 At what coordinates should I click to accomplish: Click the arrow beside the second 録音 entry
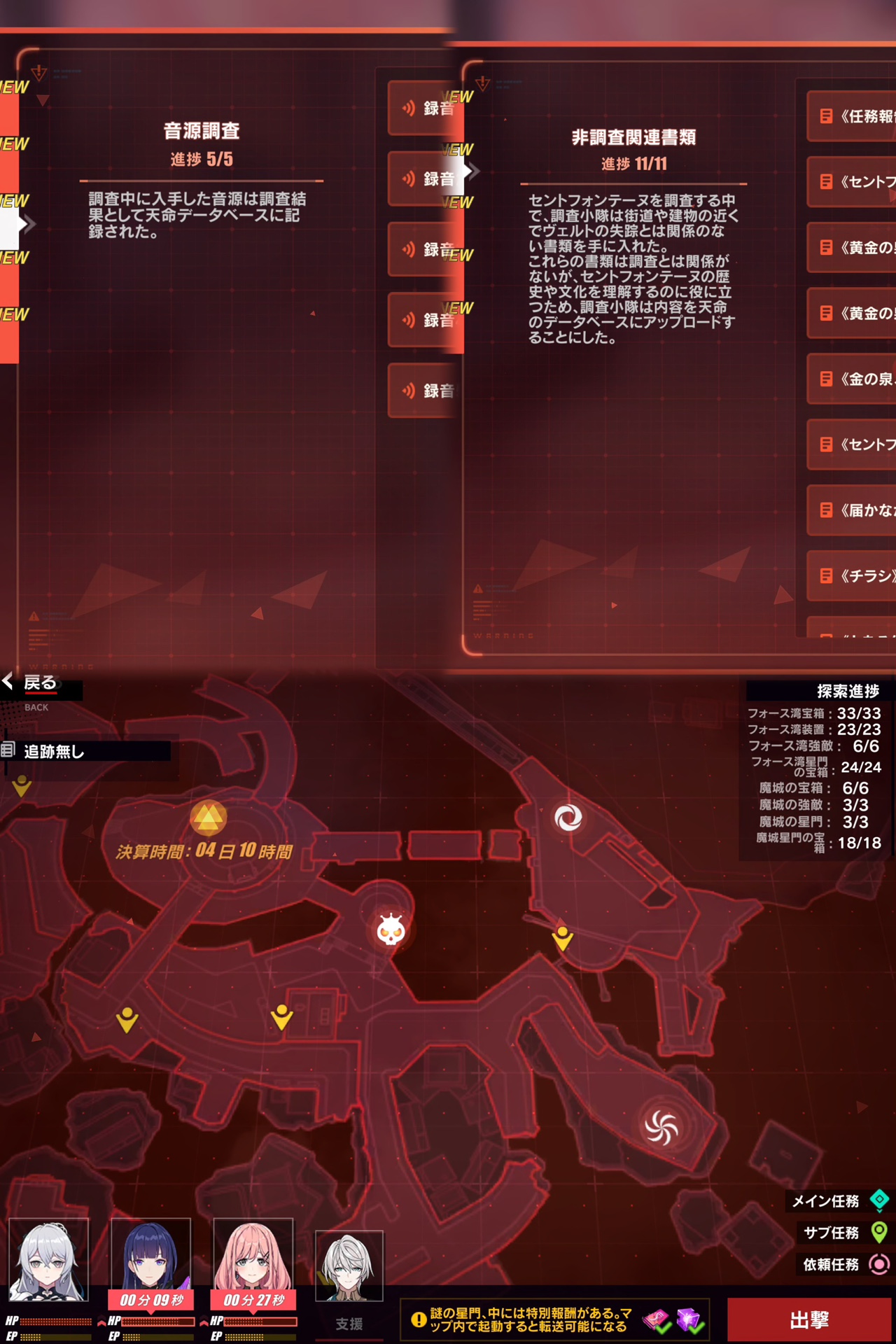tap(473, 171)
